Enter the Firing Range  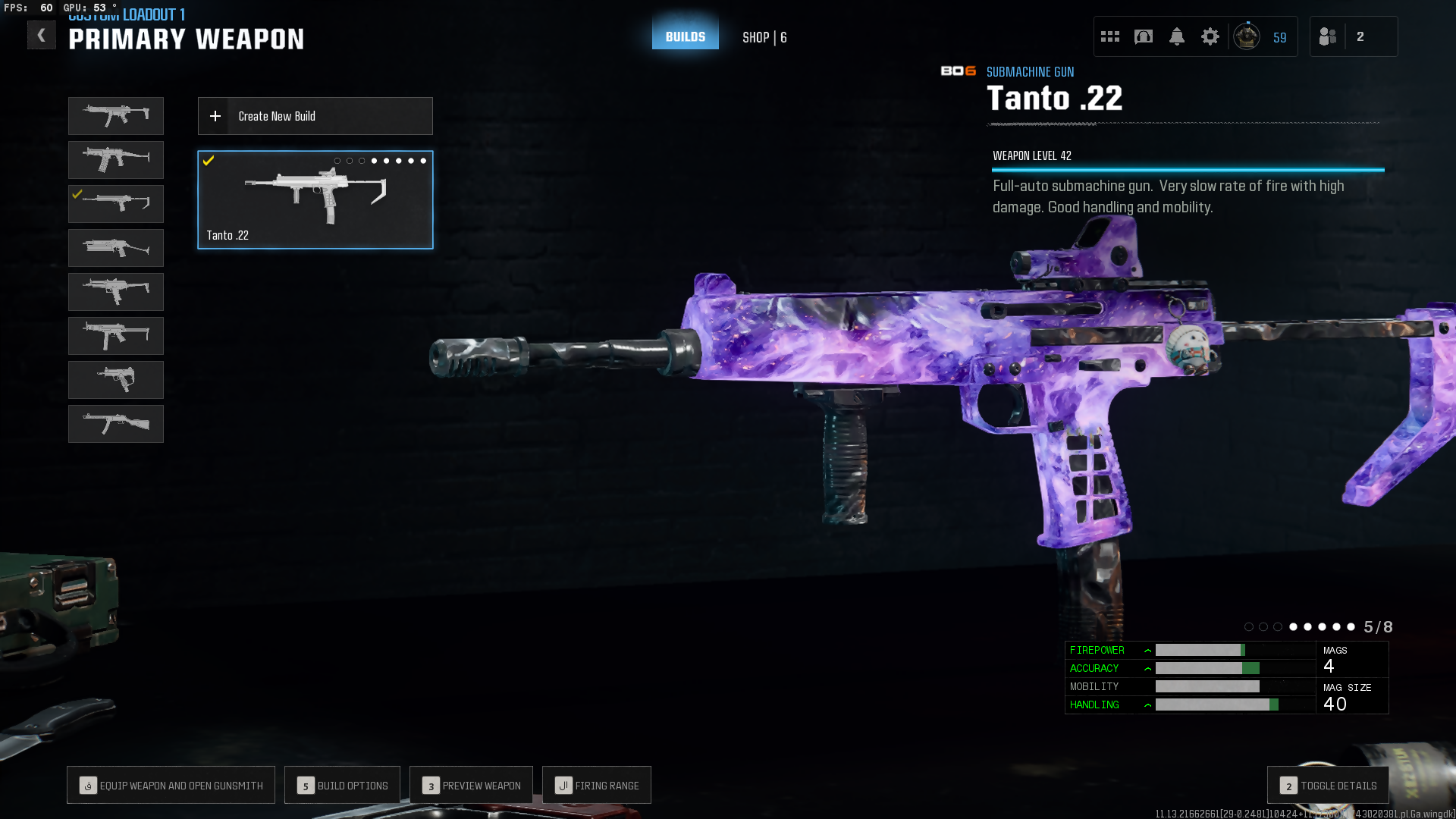[597, 786]
